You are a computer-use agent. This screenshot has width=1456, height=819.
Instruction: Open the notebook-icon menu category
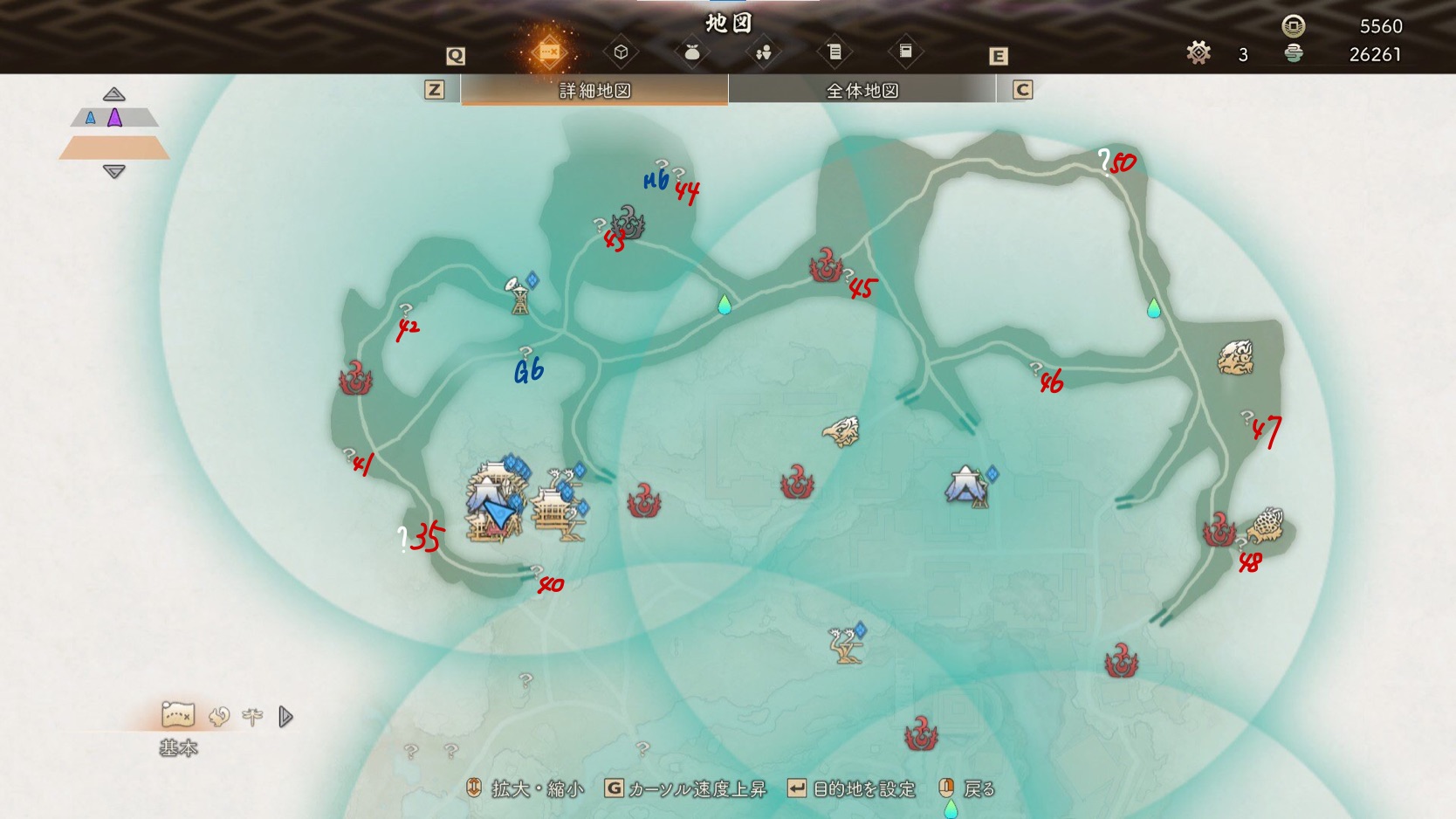[x=905, y=52]
